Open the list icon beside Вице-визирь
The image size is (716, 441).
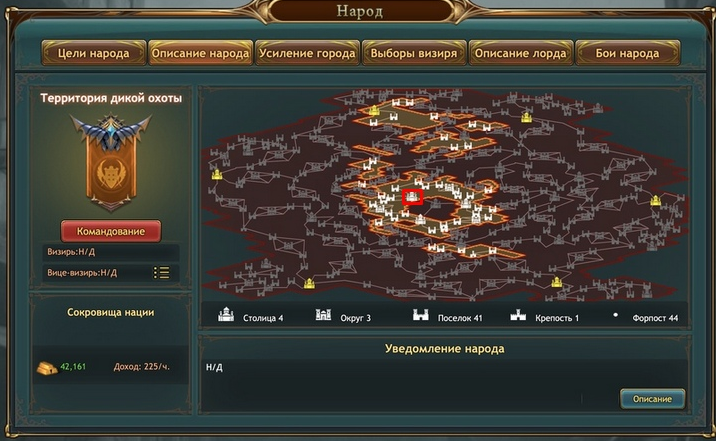(161, 272)
